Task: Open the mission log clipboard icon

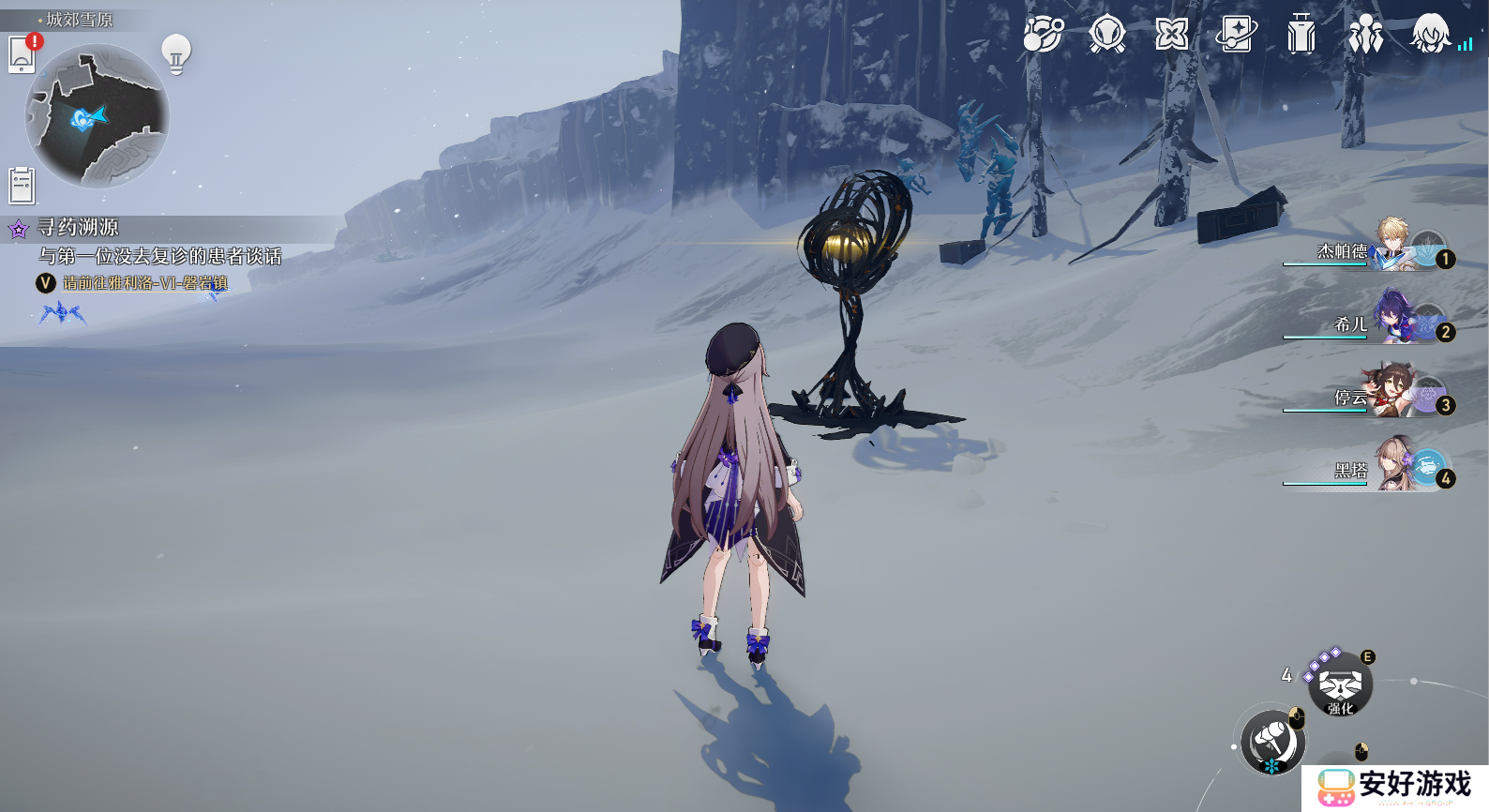Action: click(22, 186)
